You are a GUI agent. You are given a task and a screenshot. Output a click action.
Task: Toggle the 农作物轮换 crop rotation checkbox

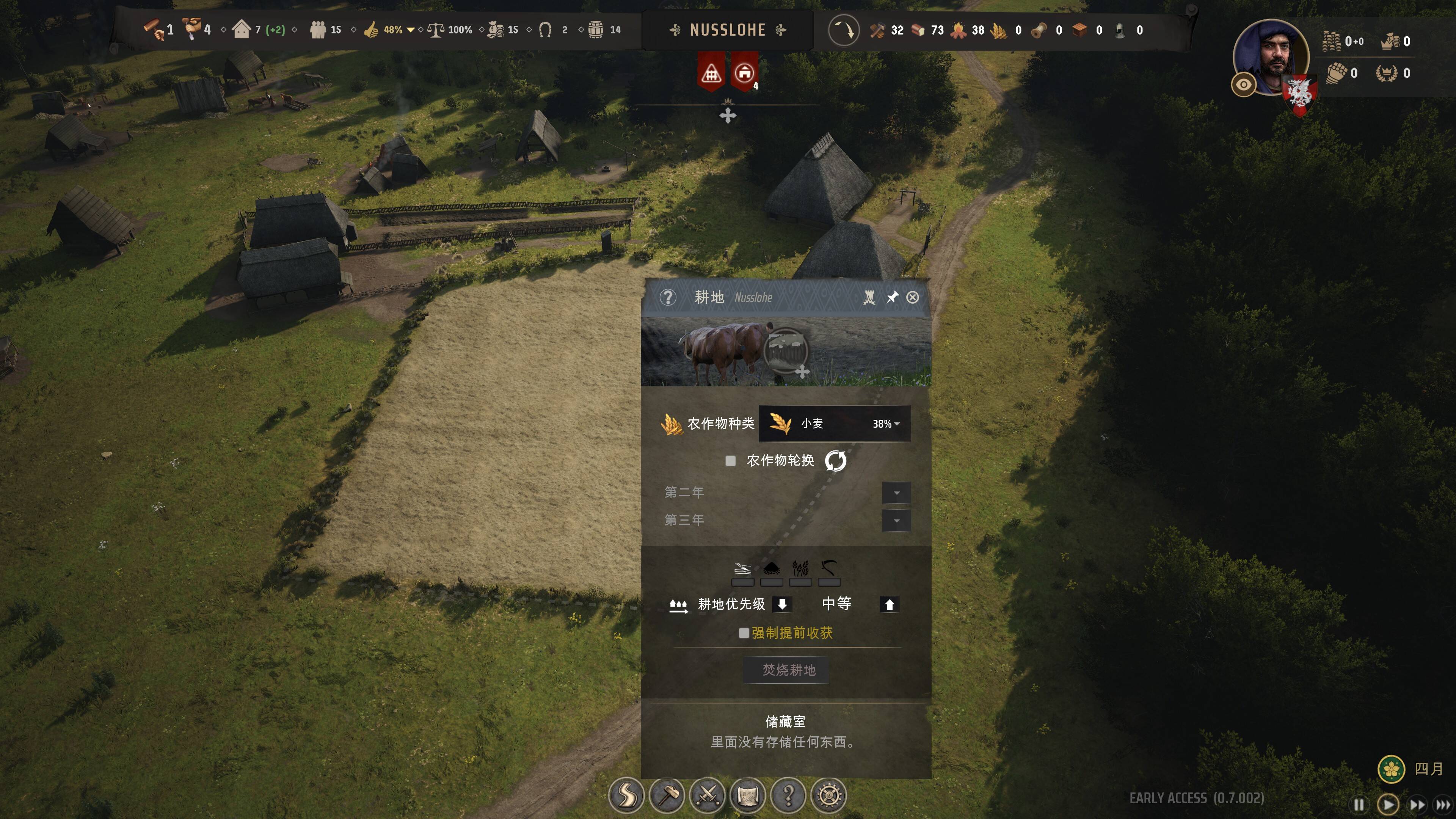pyautogui.click(x=730, y=461)
